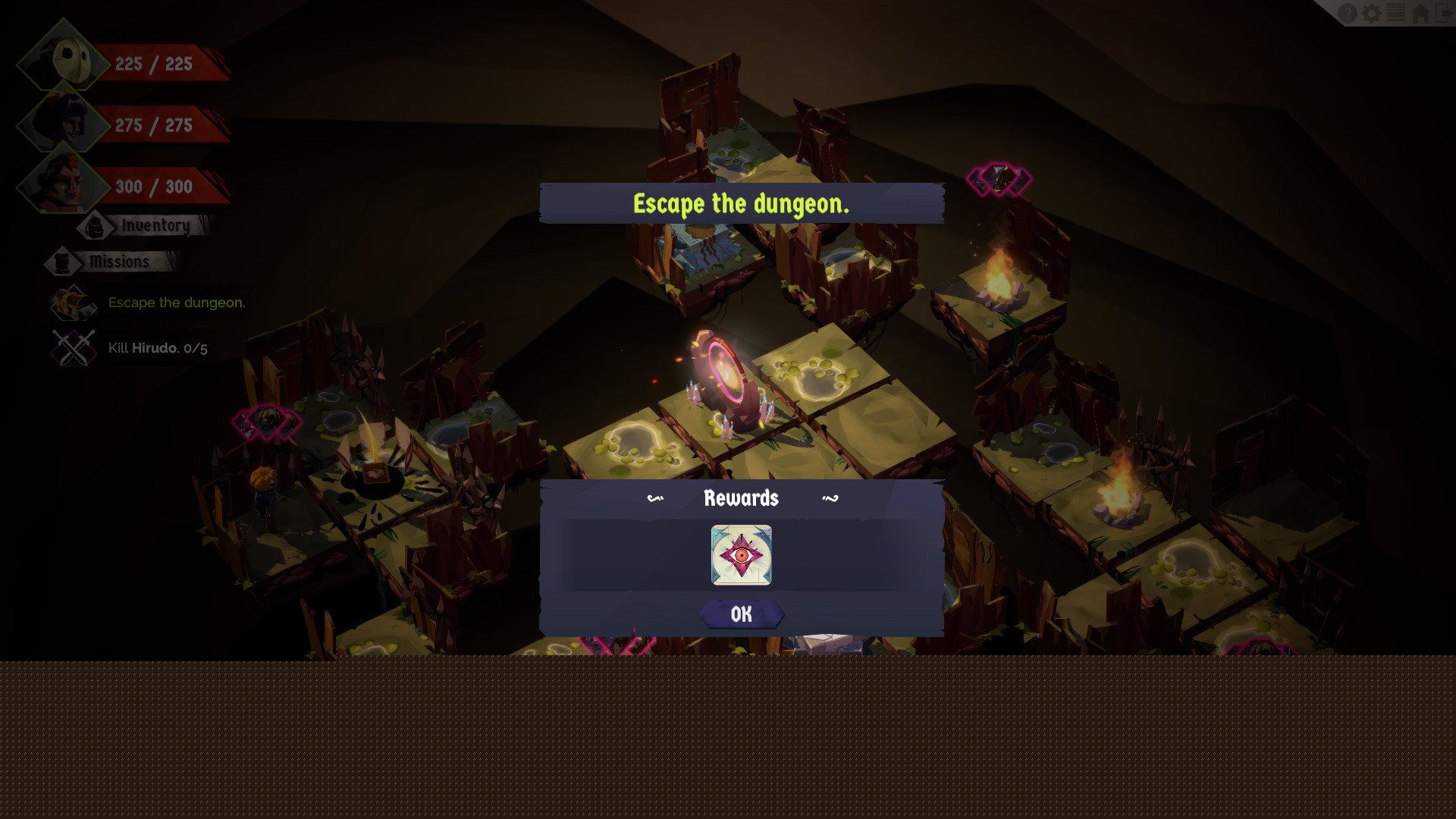Viewport: 1456px width, 819px height.
Task: Return home using the house icon
Action: tap(1420, 14)
